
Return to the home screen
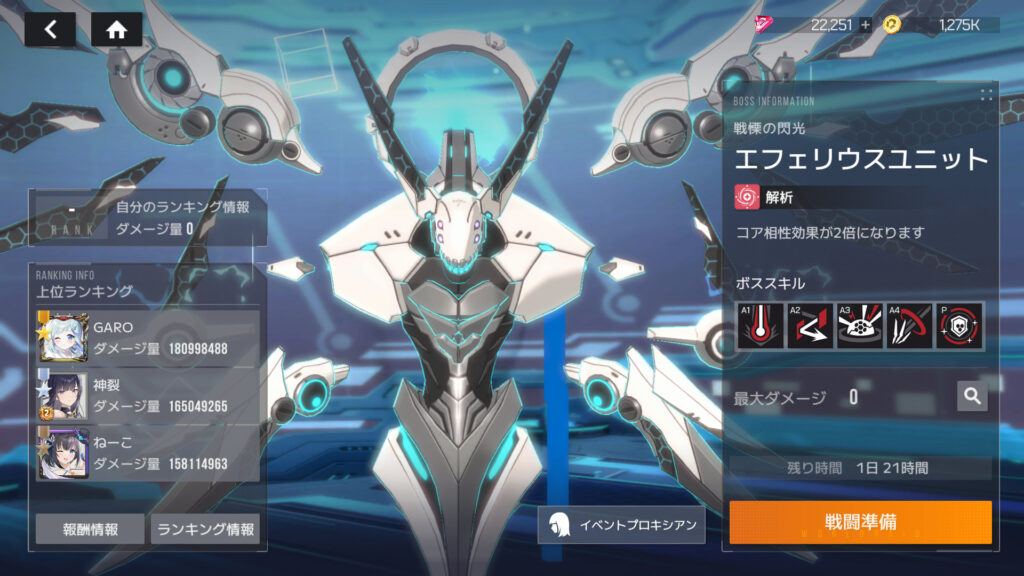click(116, 29)
